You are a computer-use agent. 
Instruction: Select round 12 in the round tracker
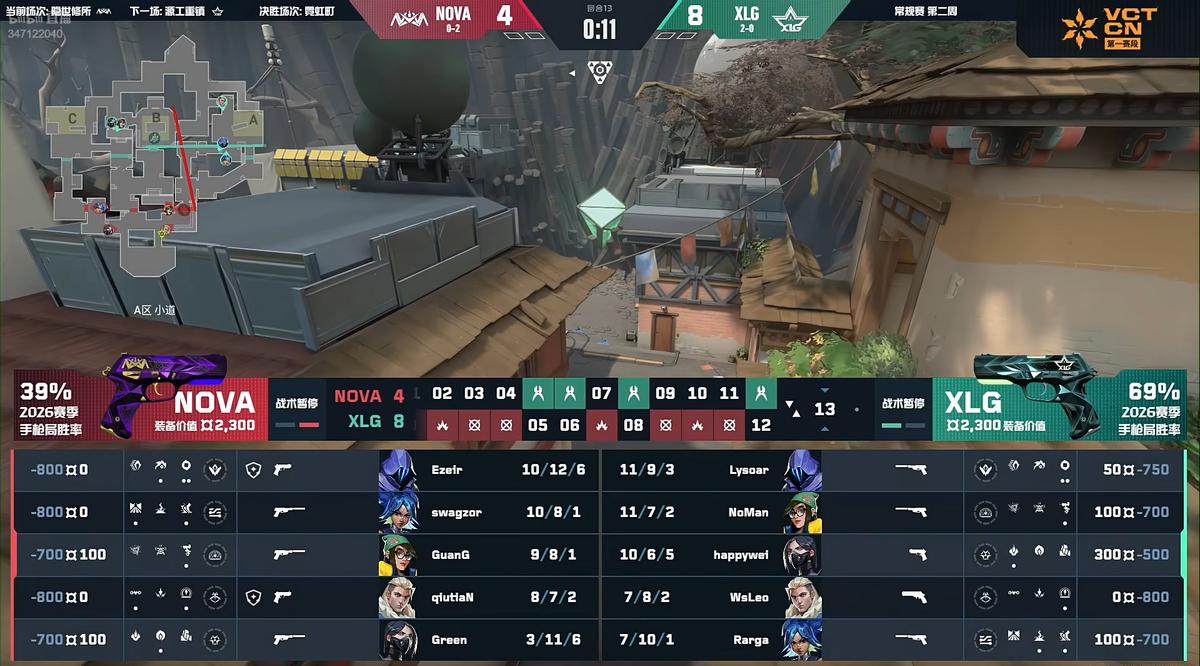(x=761, y=425)
